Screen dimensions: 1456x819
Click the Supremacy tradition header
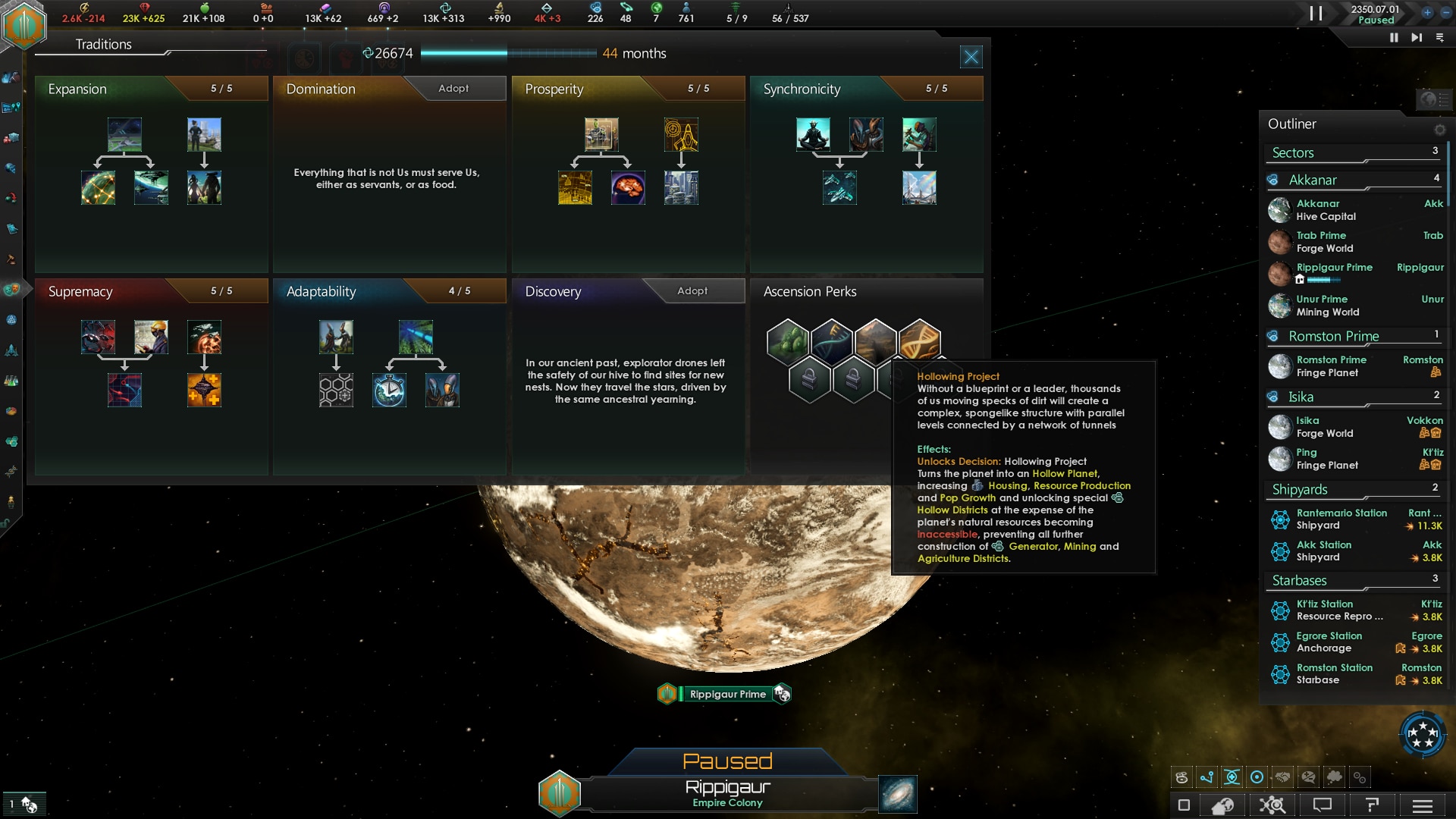pyautogui.click(x=80, y=292)
